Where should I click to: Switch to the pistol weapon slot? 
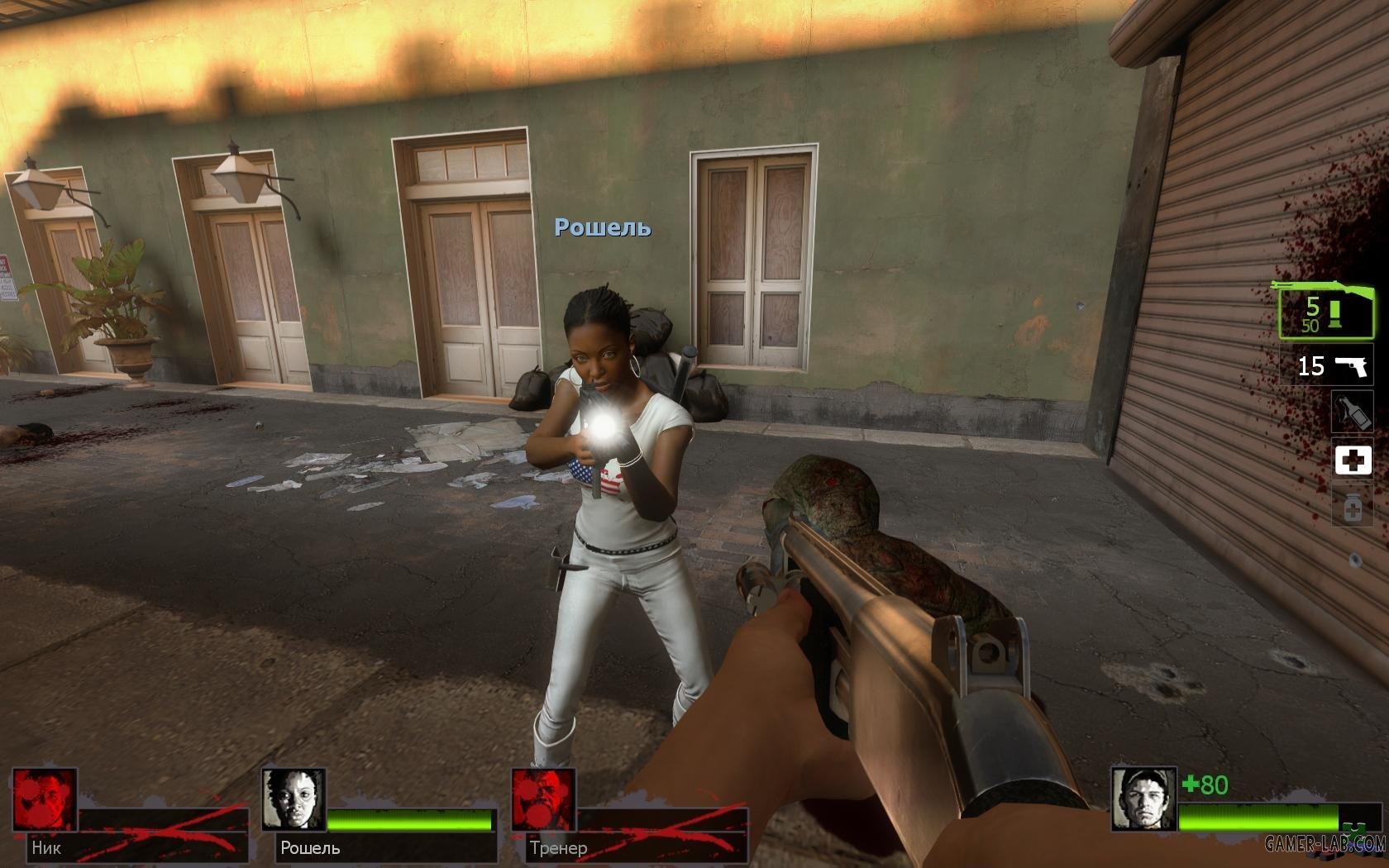[1327, 365]
